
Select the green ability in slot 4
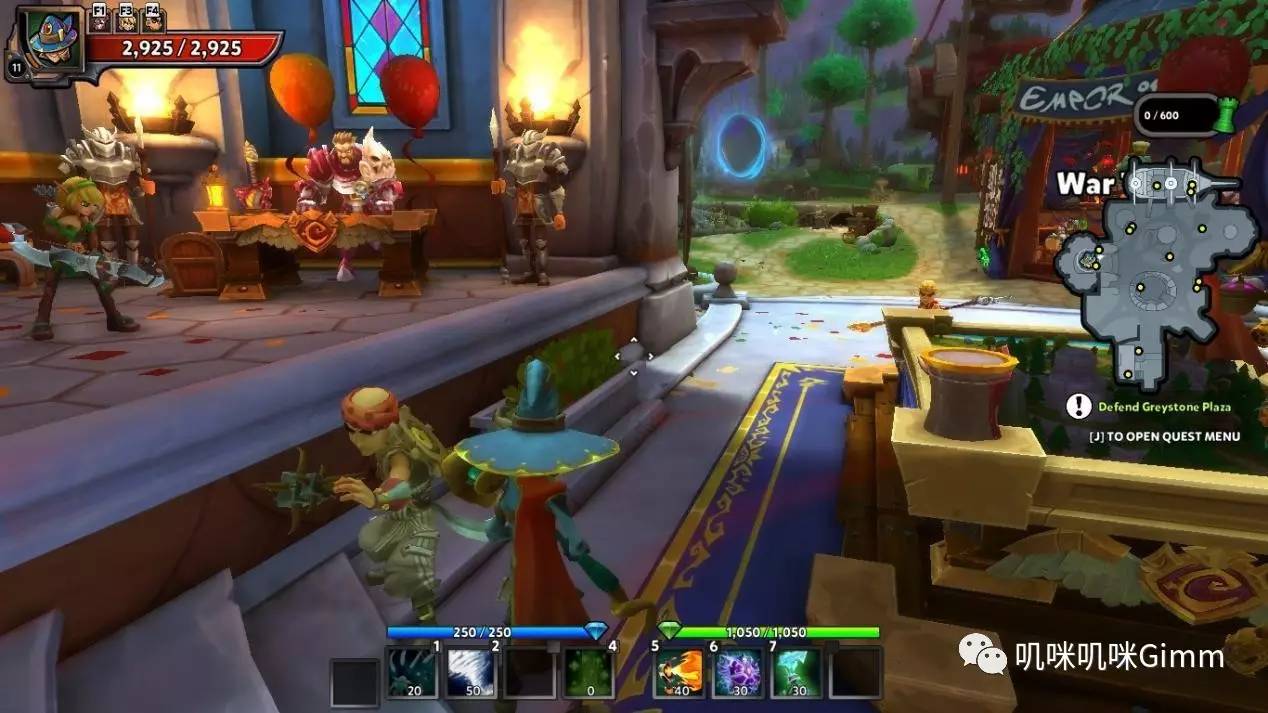pyautogui.click(x=589, y=672)
